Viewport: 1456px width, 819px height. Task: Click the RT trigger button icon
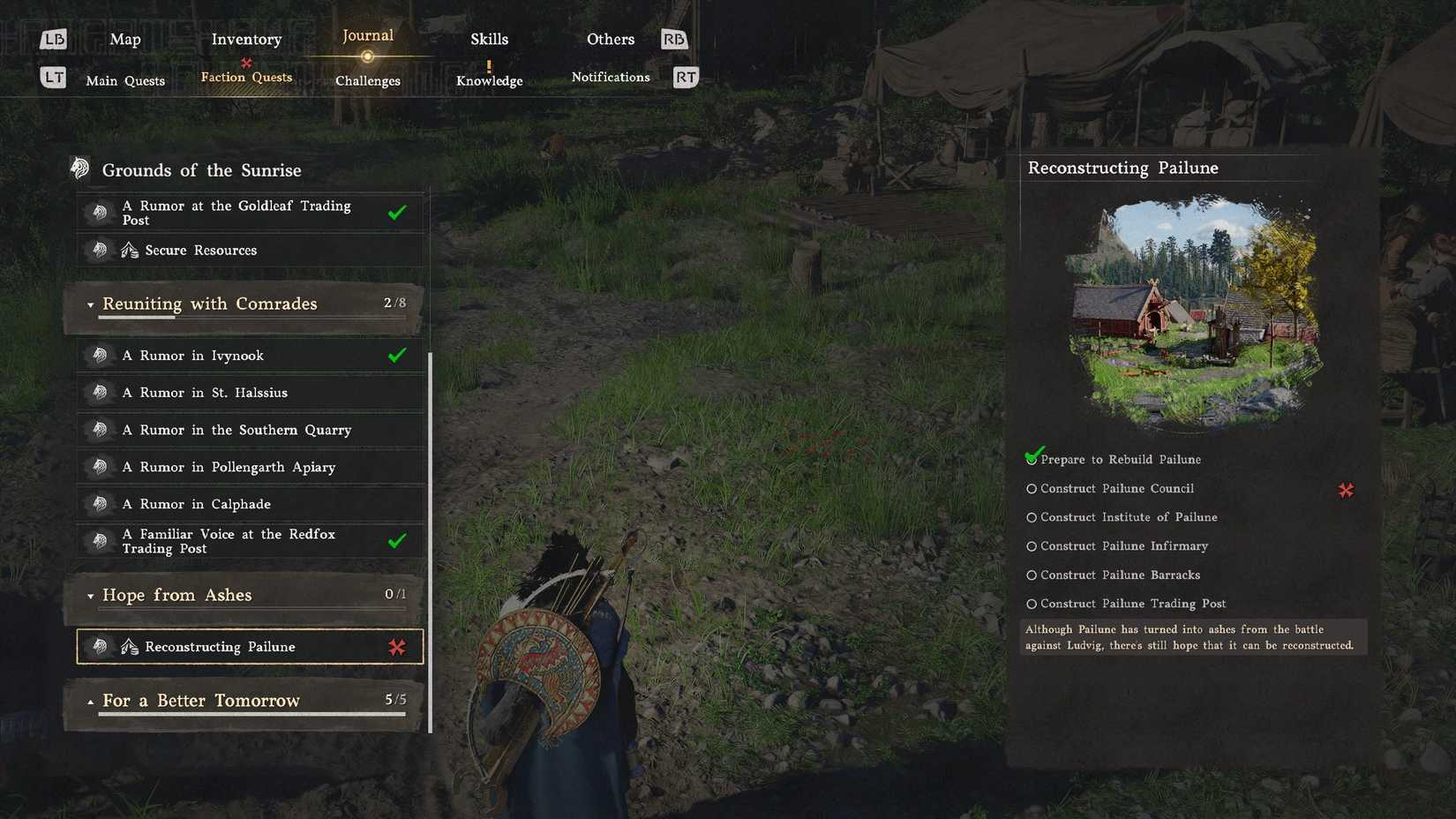click(685, 77)
